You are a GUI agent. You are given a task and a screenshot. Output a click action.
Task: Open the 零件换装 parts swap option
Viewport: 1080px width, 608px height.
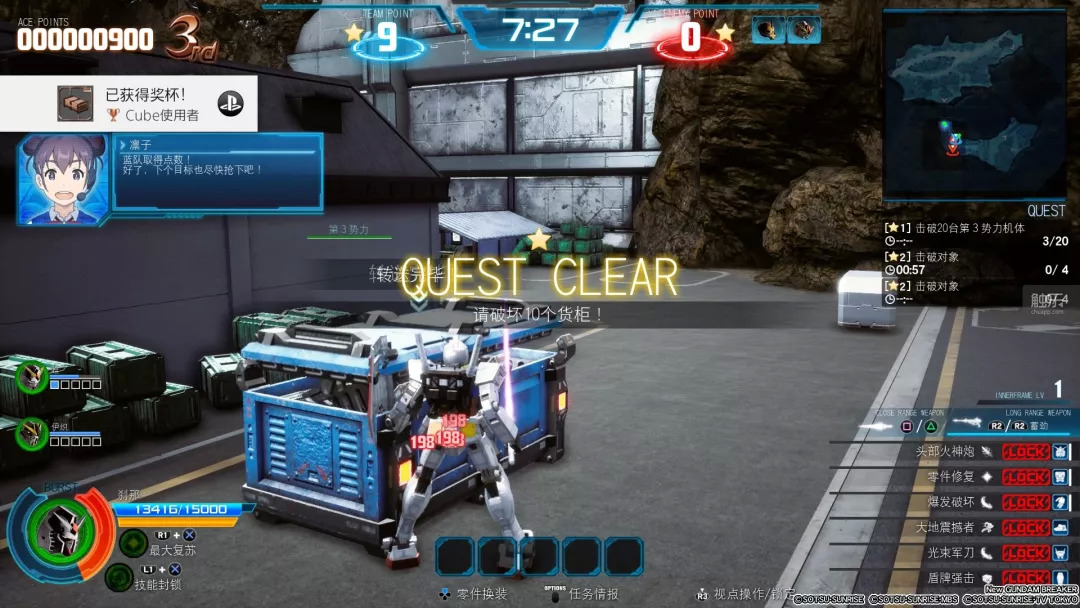(x=474, y=594)
